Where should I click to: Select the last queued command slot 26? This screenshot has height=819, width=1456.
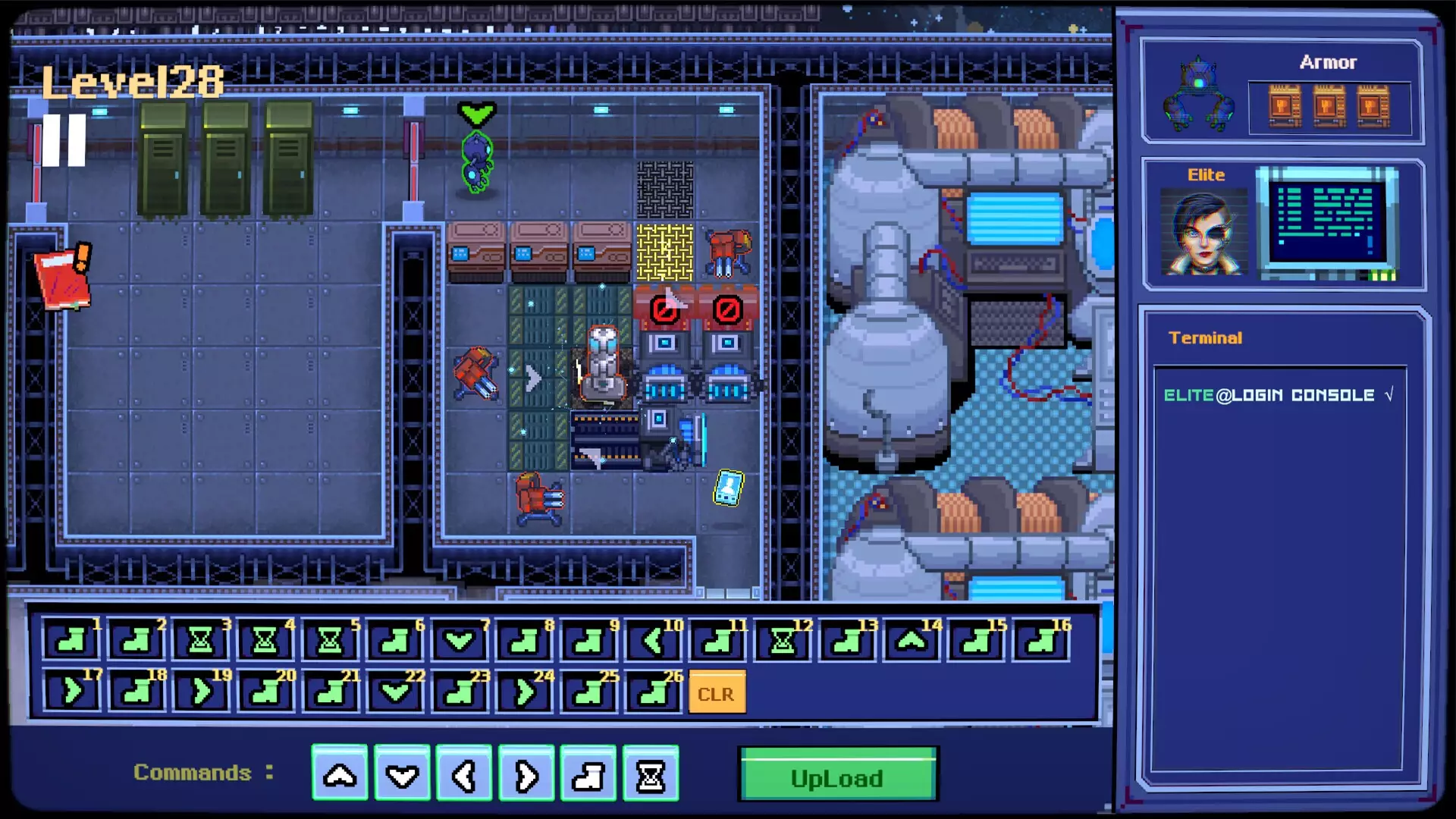[x=654, y=692]
